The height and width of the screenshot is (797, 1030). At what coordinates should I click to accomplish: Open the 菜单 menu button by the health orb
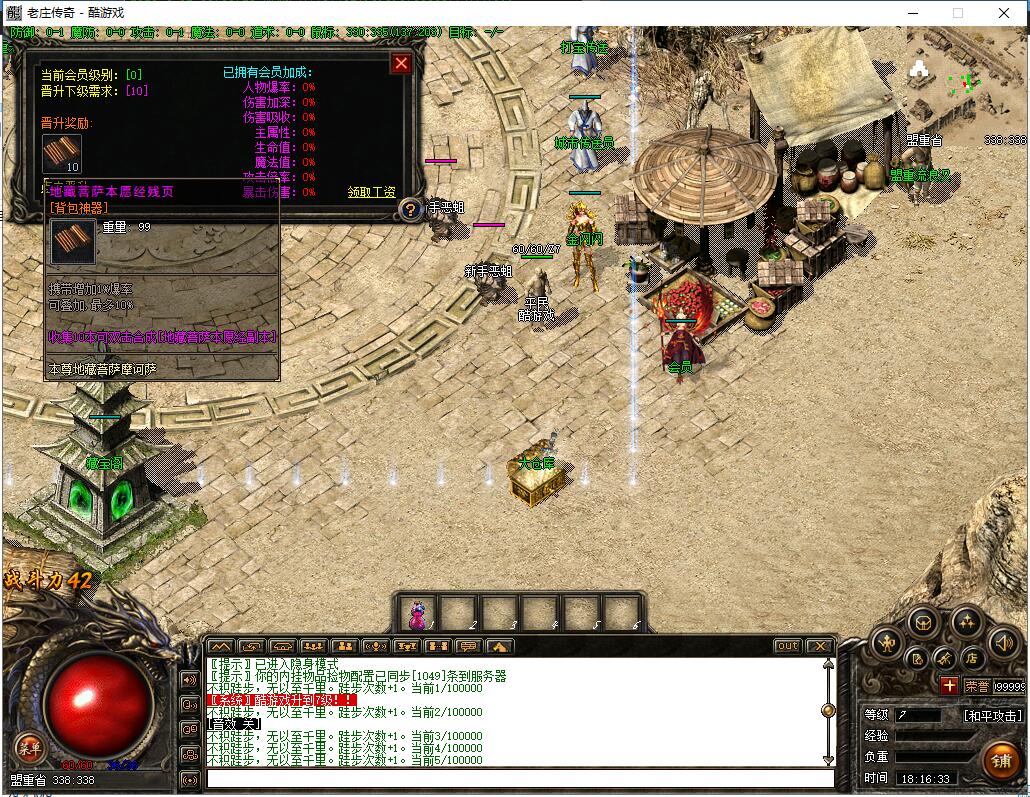click(x=28, y=747)
